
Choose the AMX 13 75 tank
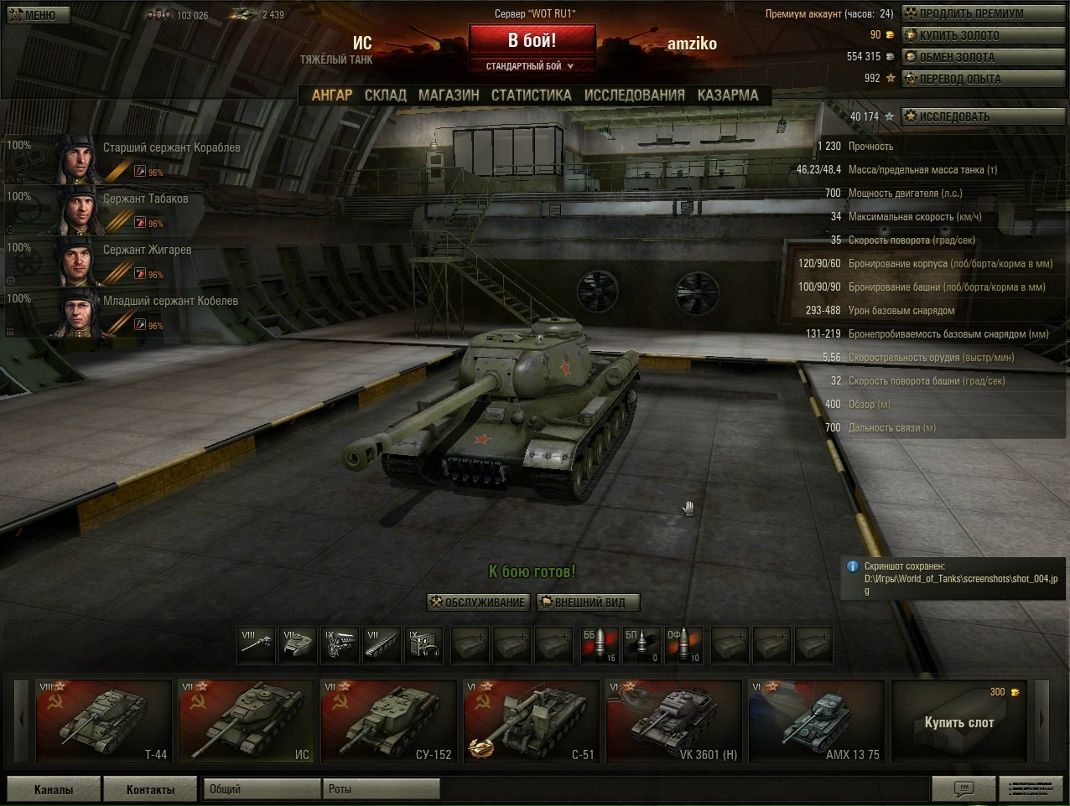click(x=816, y=721)
